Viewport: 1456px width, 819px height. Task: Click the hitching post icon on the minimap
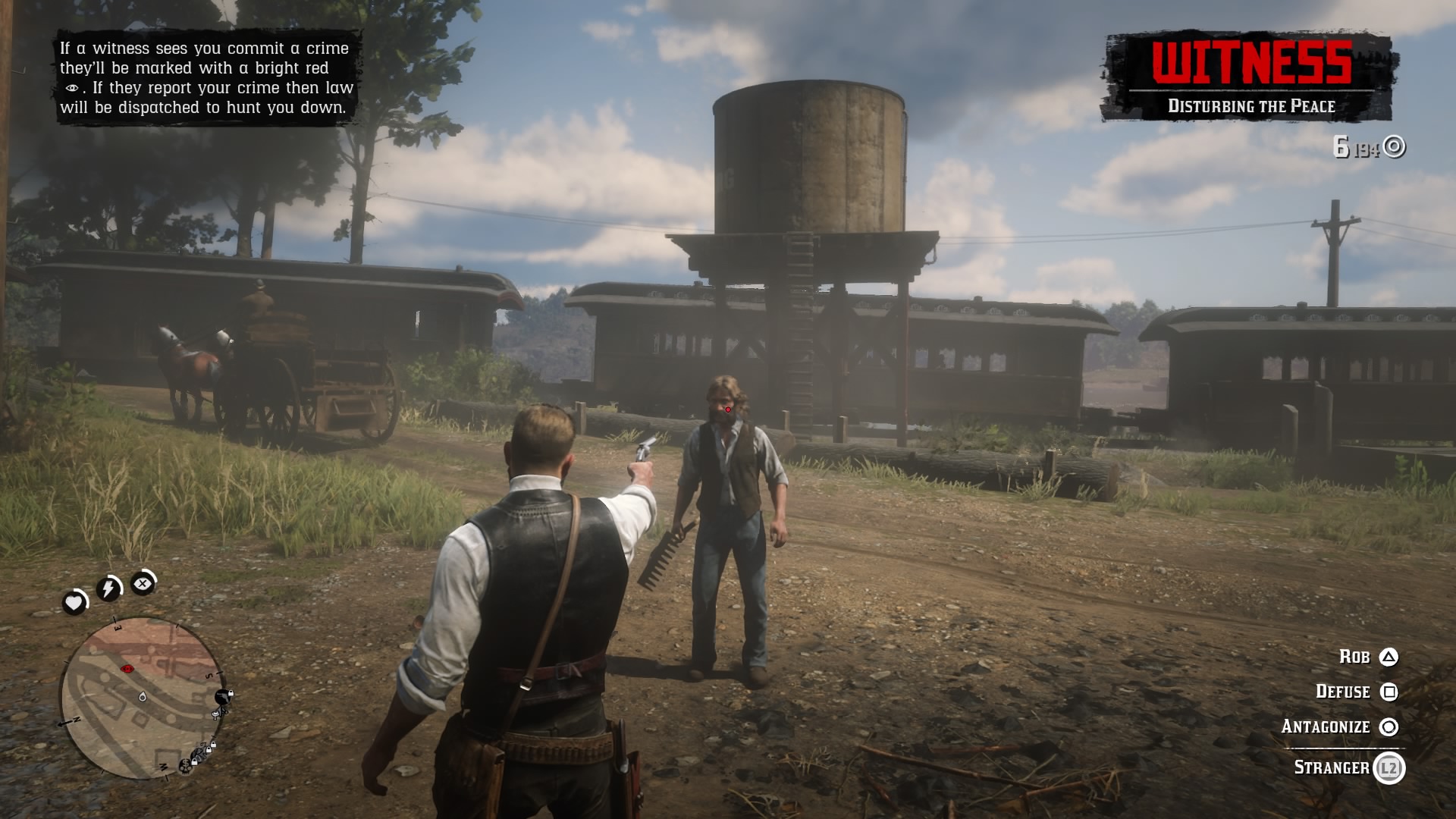coord(216,714)
